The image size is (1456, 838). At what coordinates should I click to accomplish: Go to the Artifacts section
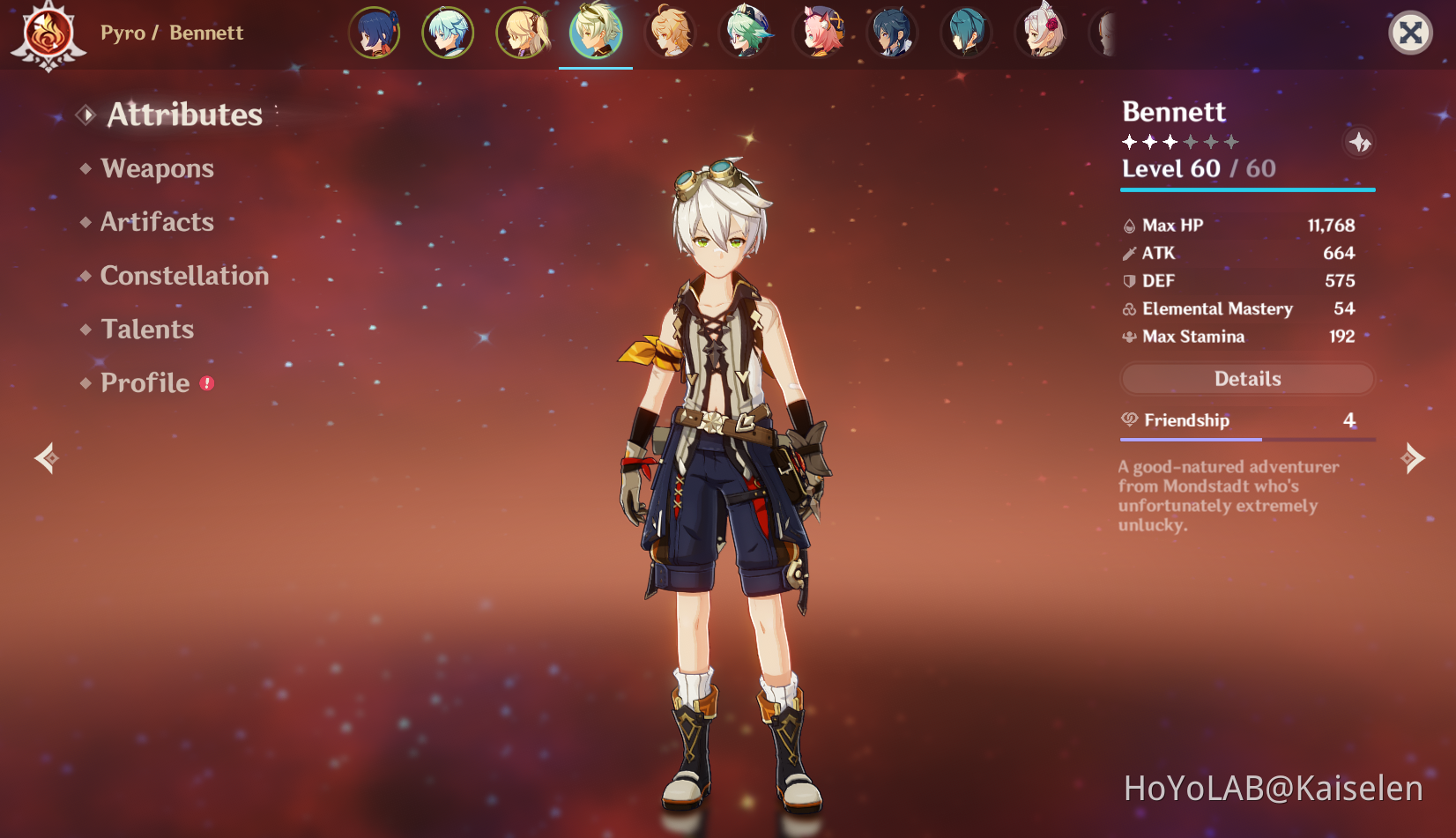point(157,222)
